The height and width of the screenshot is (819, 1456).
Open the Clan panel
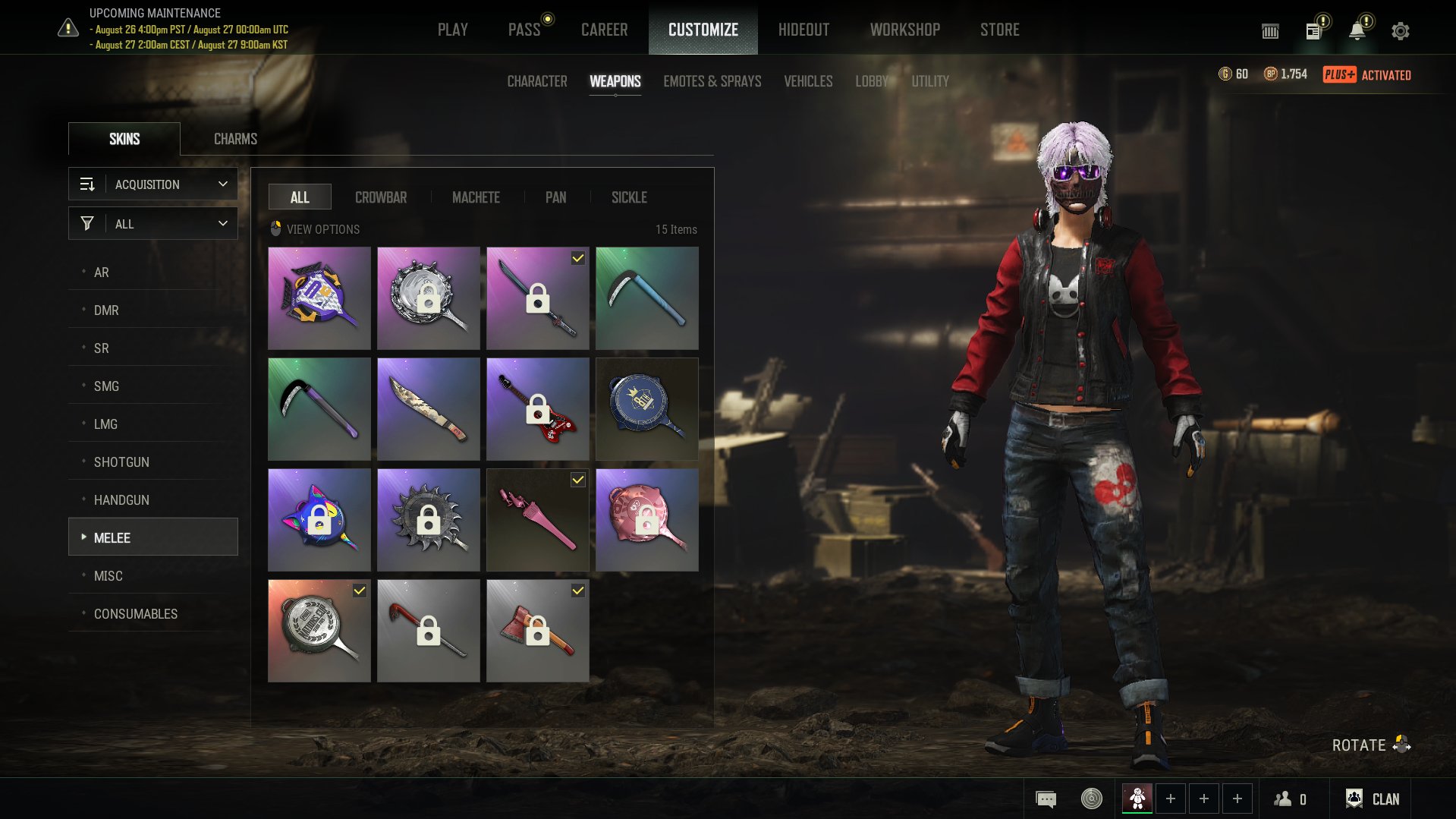1373,799
